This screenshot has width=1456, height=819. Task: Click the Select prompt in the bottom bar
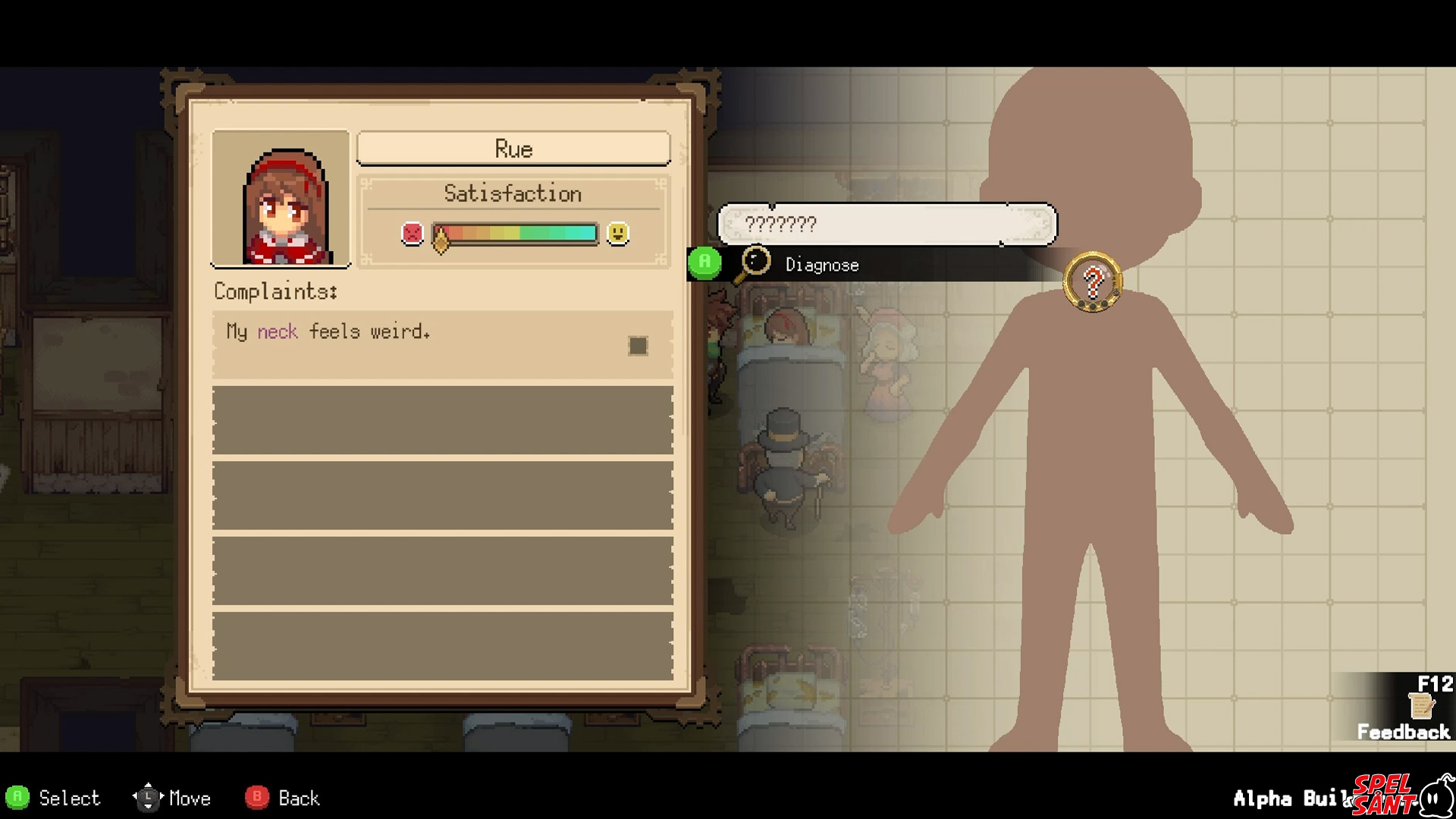(x=67, y=797)
